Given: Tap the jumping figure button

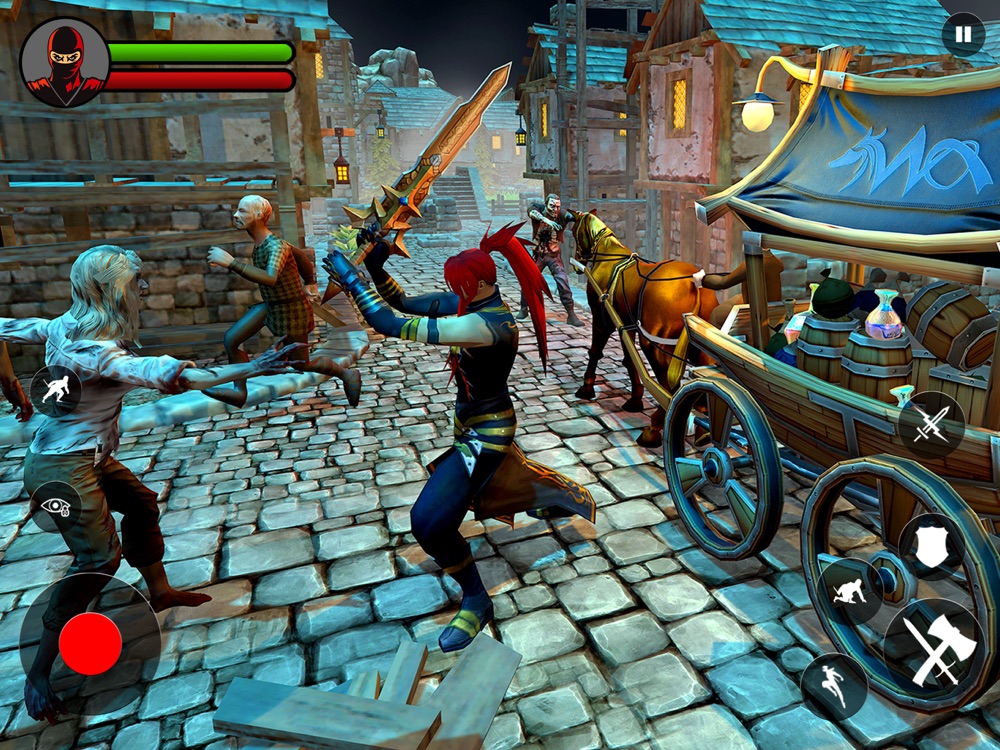Looking at the screenshot, I should (834, 685).
